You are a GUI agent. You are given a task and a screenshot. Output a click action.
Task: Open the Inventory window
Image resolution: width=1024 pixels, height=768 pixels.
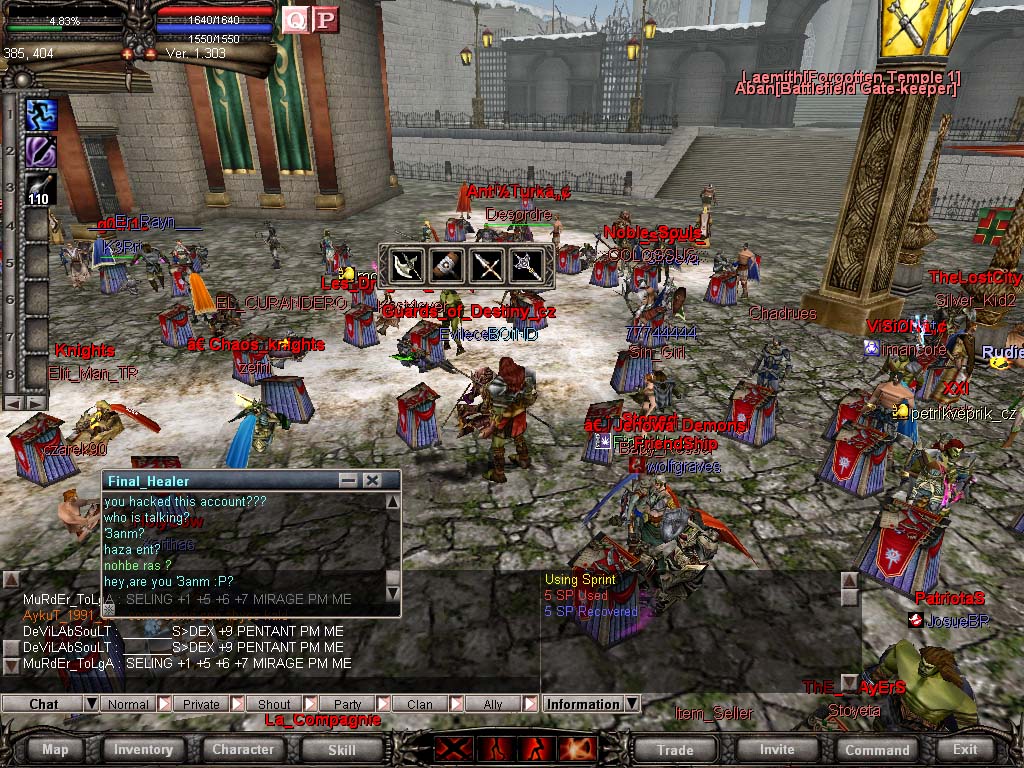tap(143, 749)
